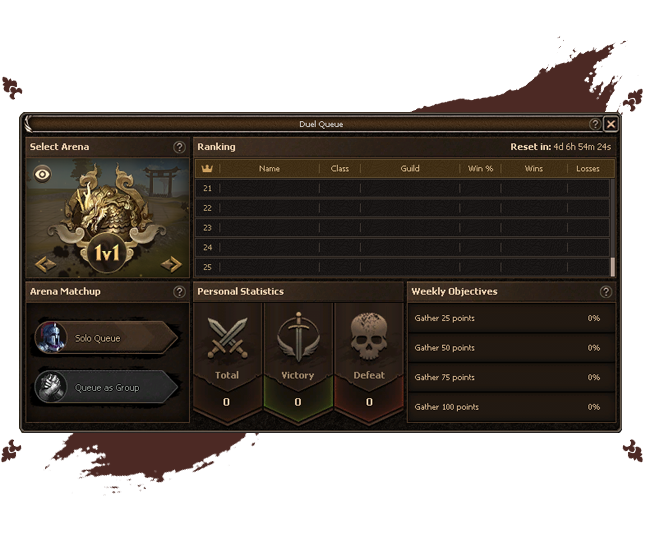The image size is (655, 549).
Task: Sort ranking by Win % column
Action: pos(481,169)
